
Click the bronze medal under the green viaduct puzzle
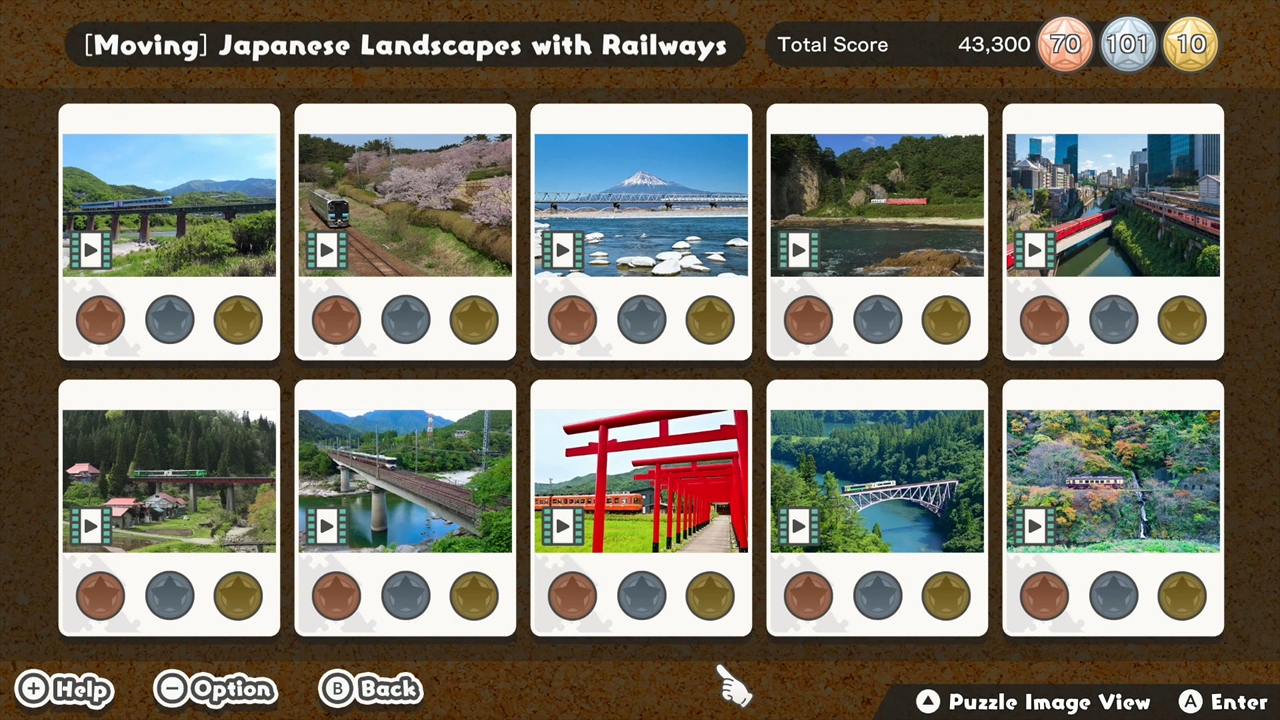point(100,595)
